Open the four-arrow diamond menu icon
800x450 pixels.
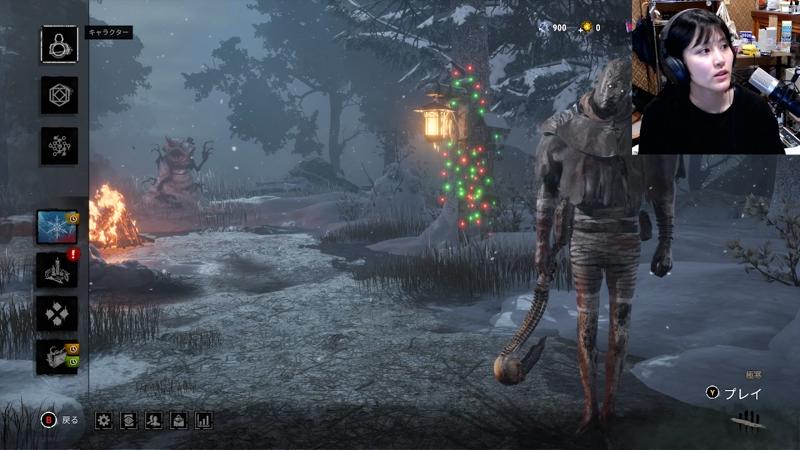click(57, 314)
